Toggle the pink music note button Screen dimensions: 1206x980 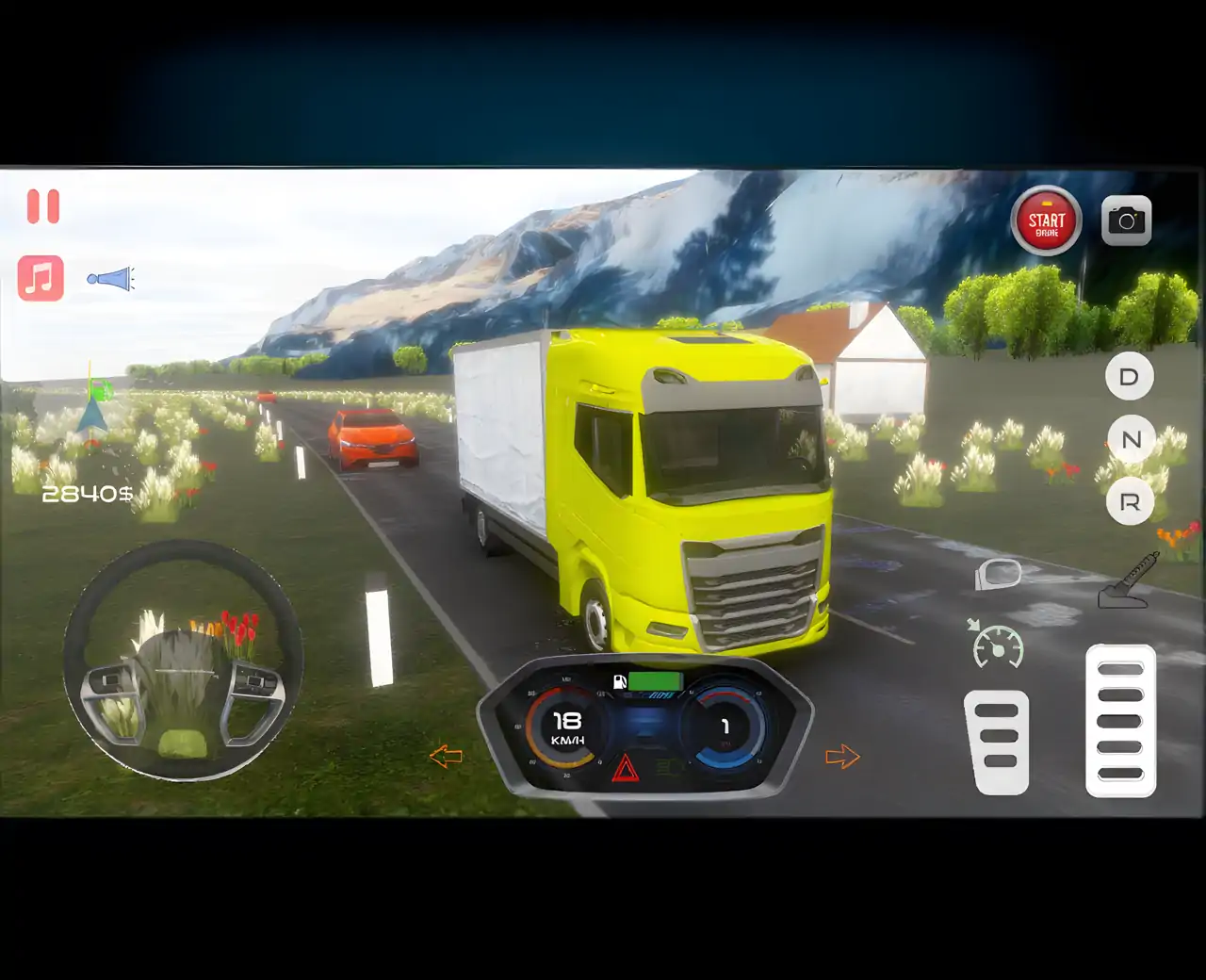click(x=41, y=278)
